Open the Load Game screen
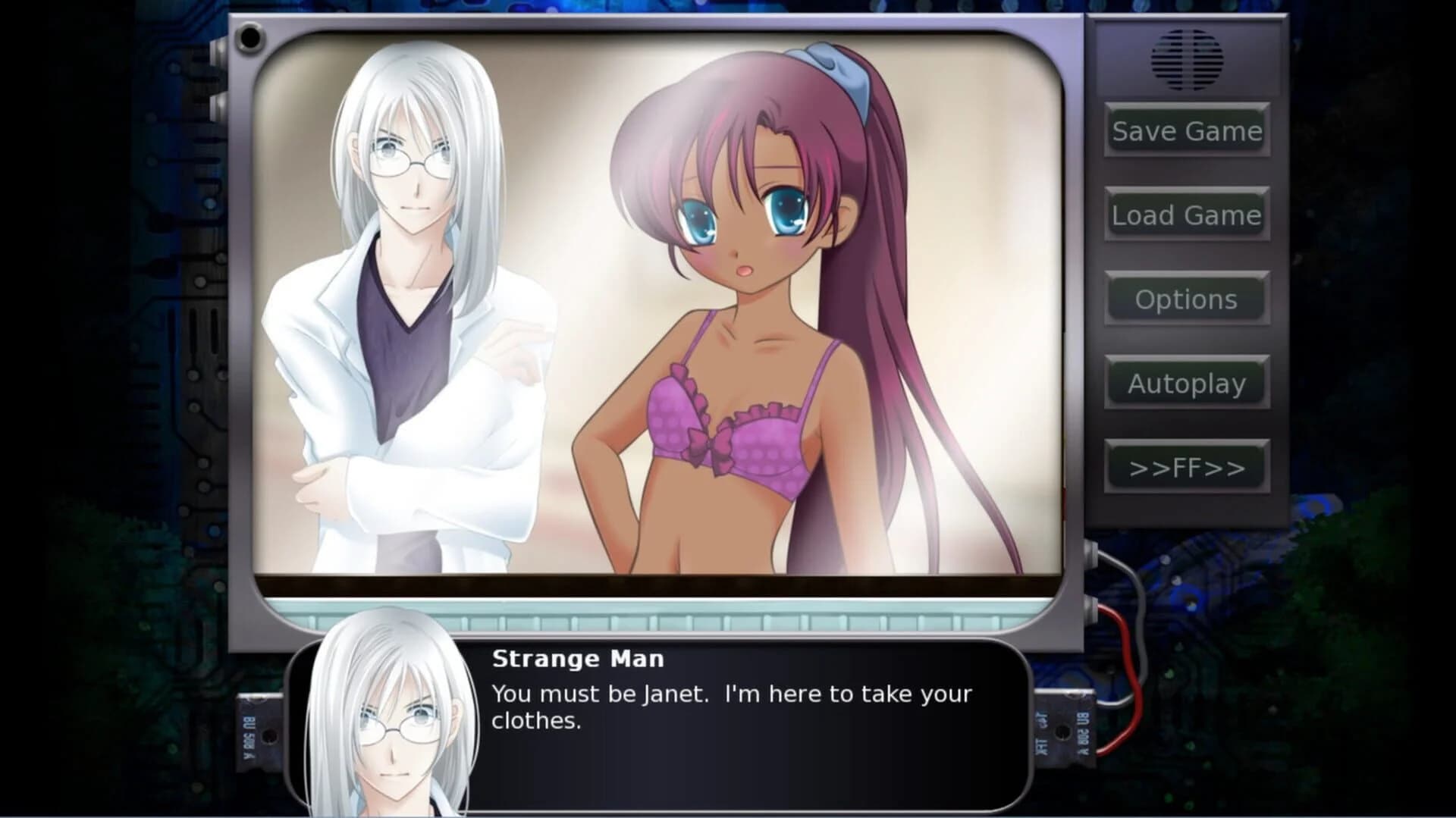The image size is (1456, 818). (x=1186, y=215)
